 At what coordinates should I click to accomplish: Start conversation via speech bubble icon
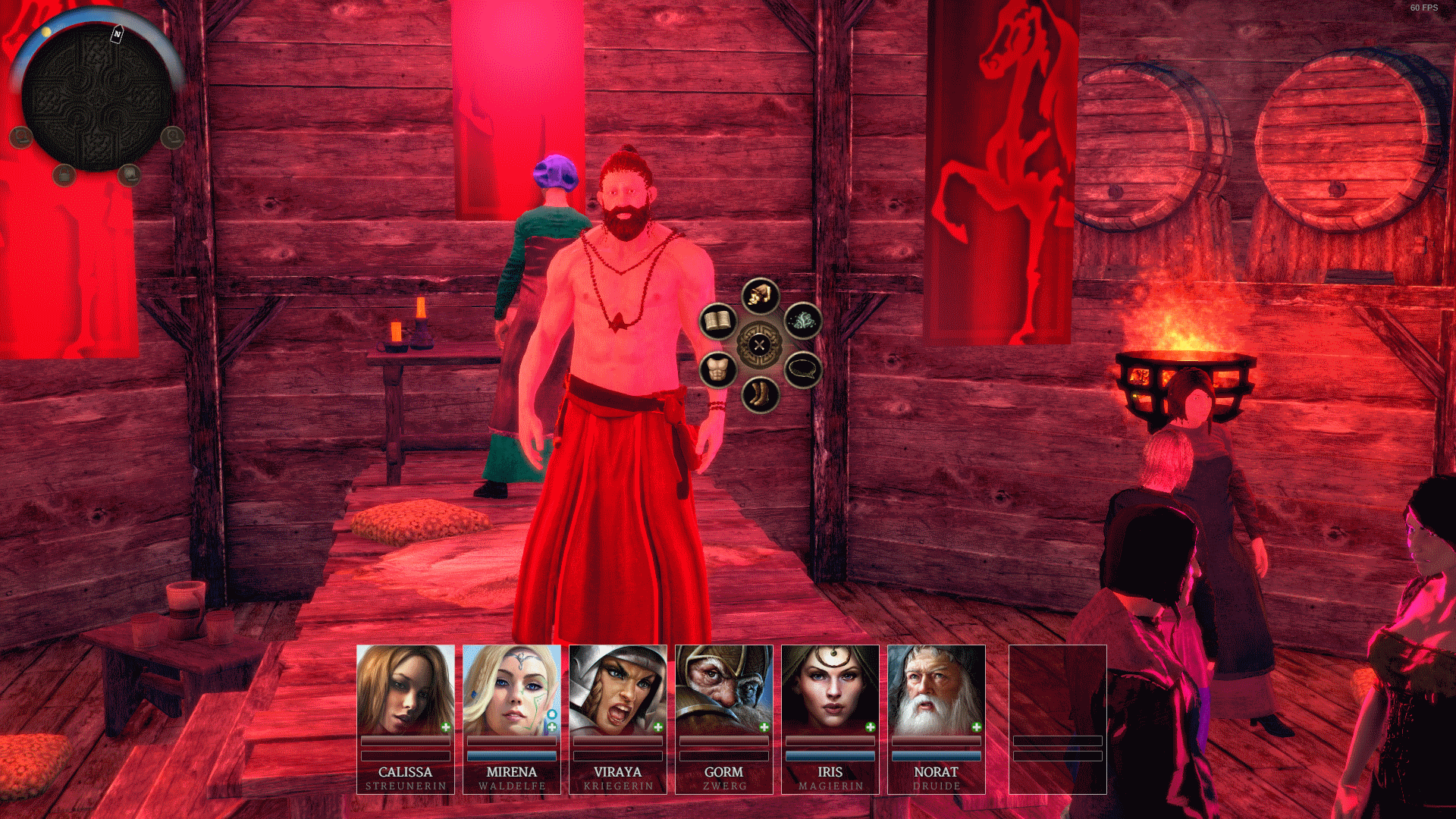[x=802, y=370]
